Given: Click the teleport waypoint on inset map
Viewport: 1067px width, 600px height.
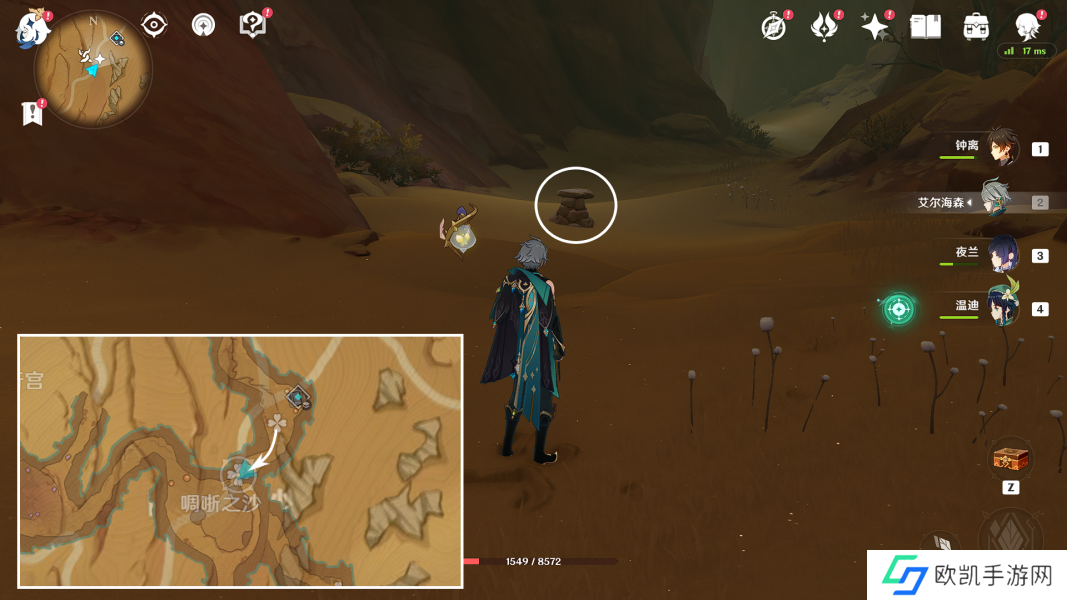Looking at the screenshot, I should (298, 398).
